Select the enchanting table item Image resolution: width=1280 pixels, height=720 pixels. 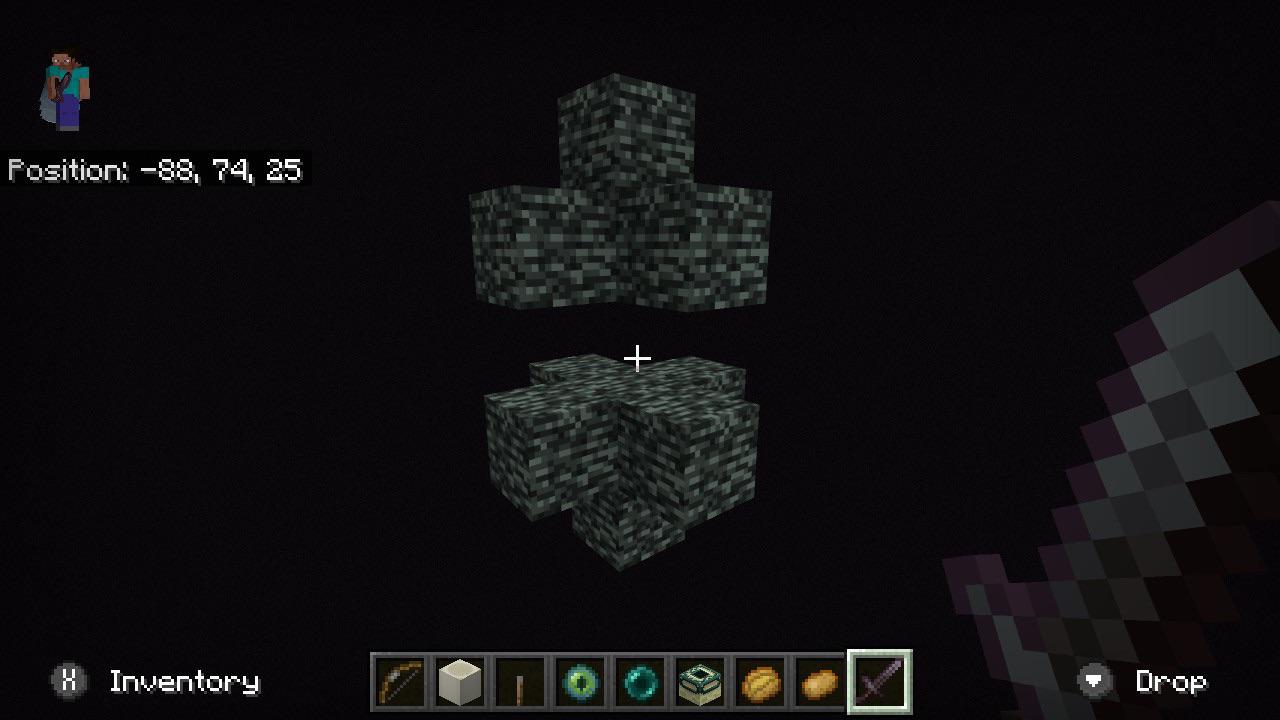pos(699,681)
